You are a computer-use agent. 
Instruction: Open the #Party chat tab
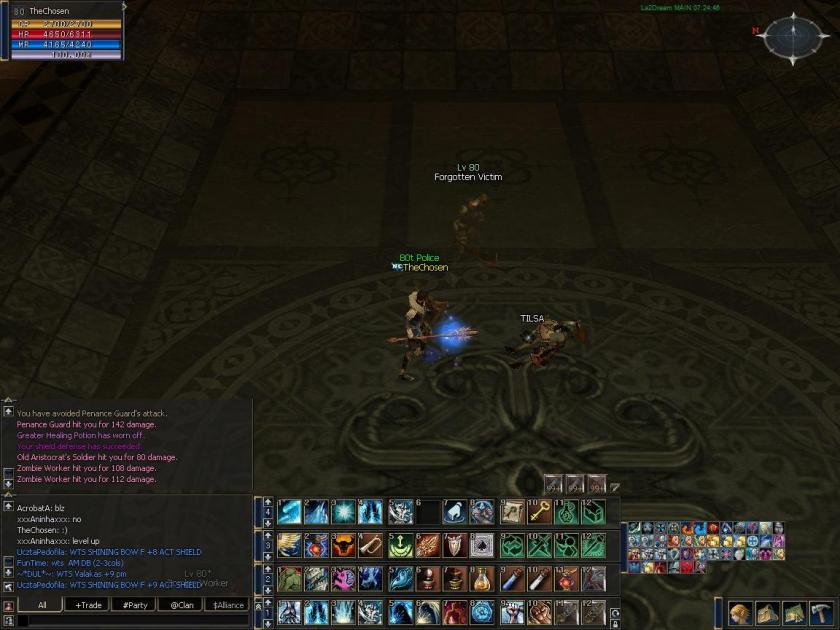pyautogui.click(x=135, y=605)
